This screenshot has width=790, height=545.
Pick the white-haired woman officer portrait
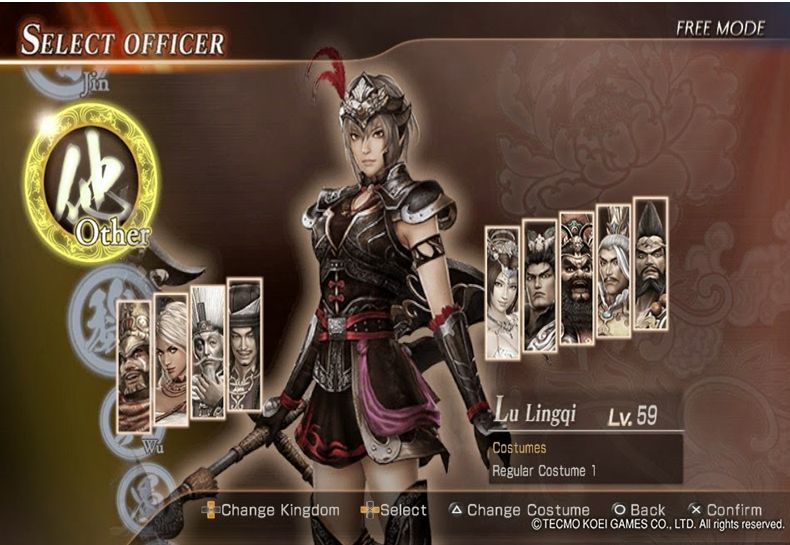pos(171,360)
